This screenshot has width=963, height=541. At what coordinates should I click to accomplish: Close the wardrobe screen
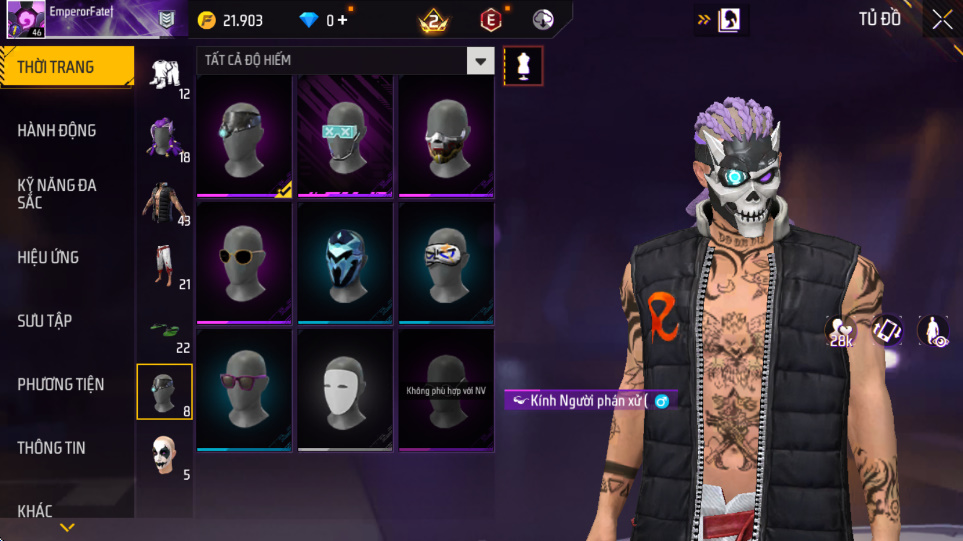(x=942, y=19)
